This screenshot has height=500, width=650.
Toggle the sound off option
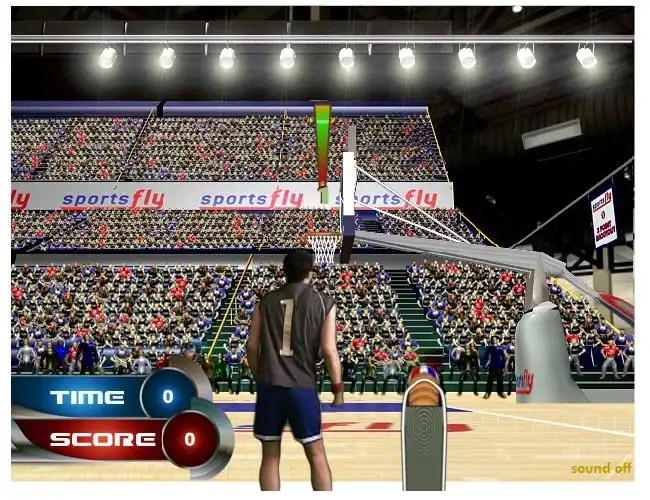[x=600, y=468]
